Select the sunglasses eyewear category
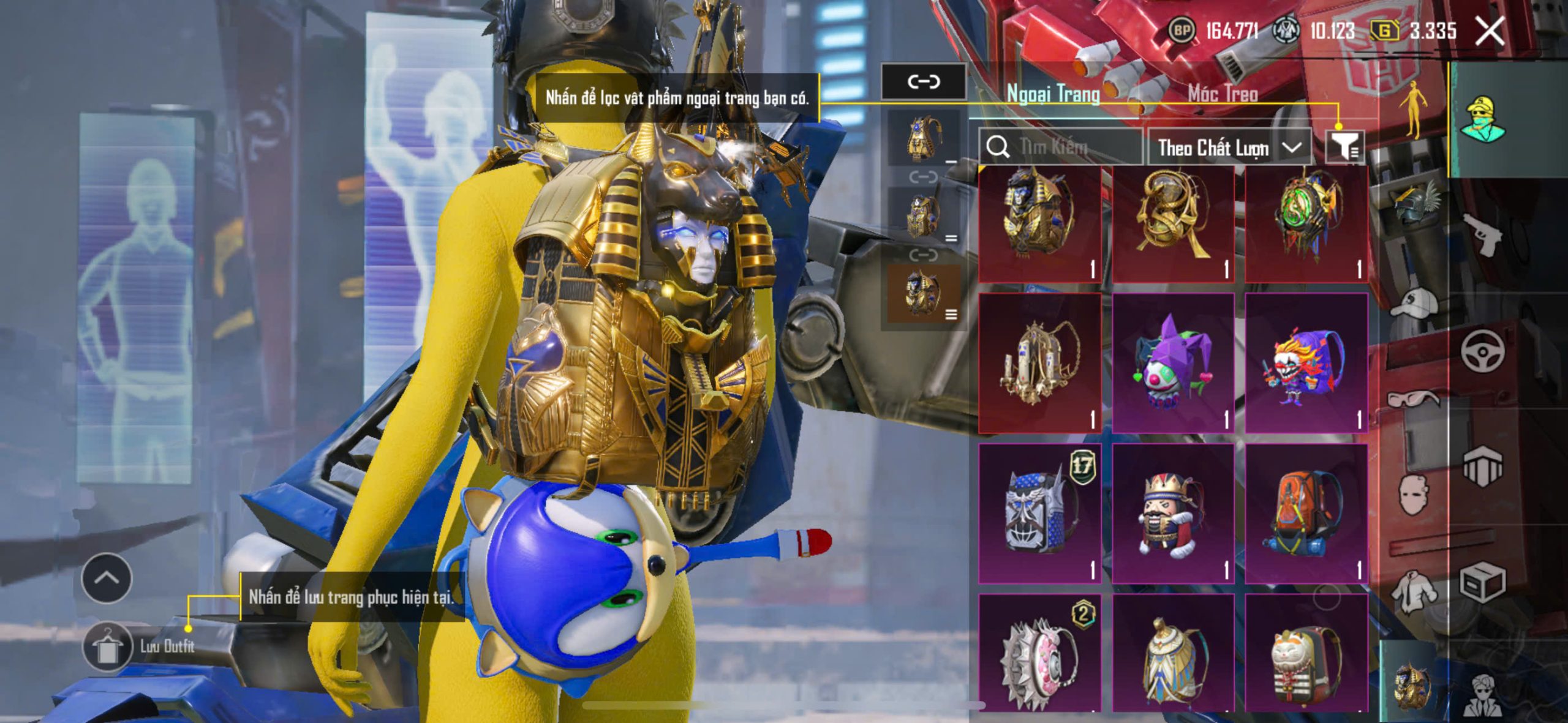The height and width of the screenshot is (723, 1568). 1414,399
